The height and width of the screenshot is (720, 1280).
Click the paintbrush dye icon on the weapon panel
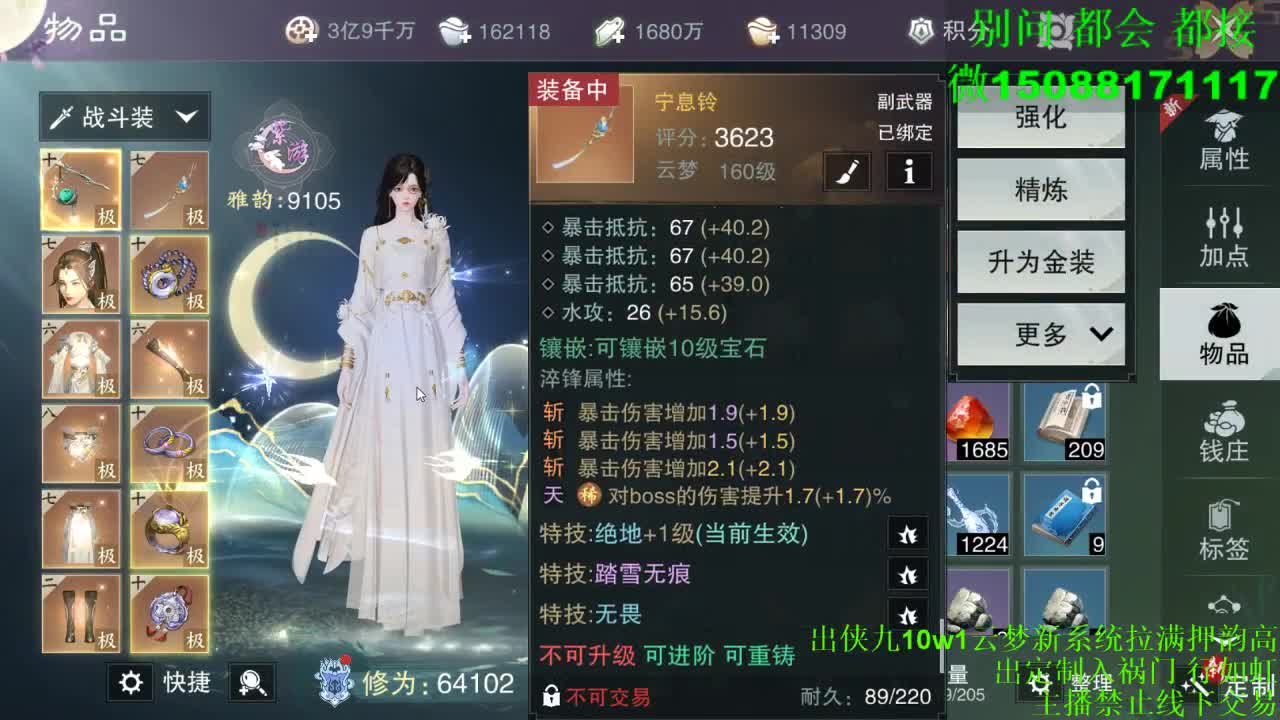tap(845, 172)
